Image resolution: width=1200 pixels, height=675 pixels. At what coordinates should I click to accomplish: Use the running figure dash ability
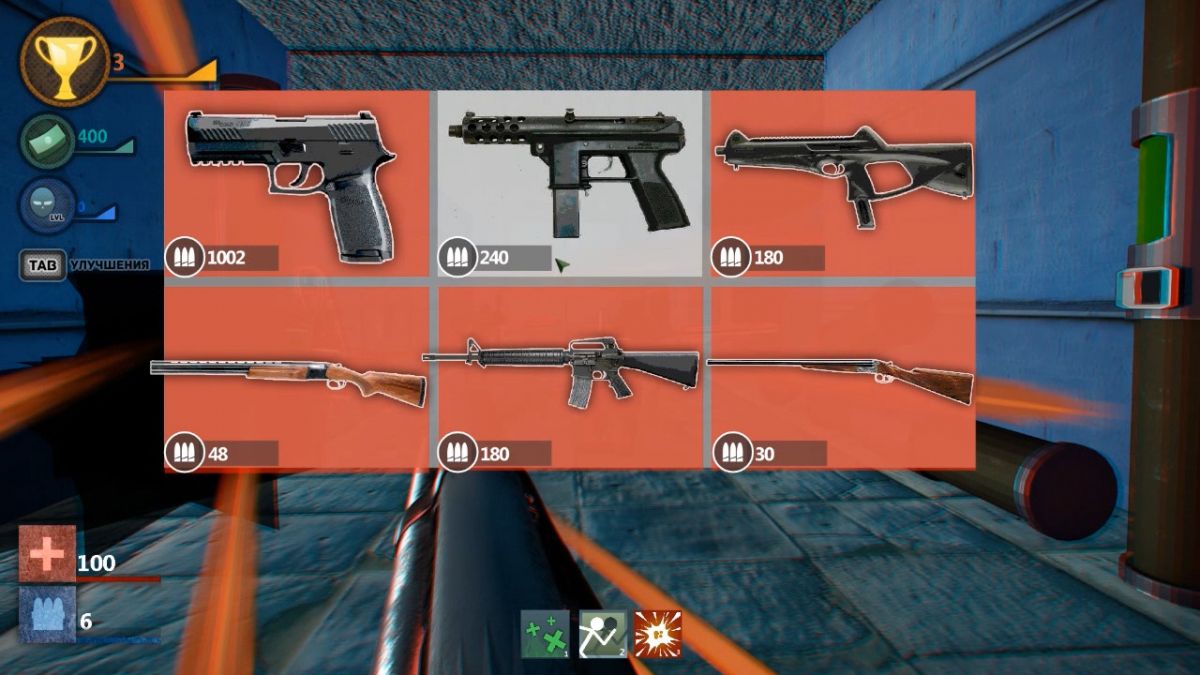(x=602, y=634)
